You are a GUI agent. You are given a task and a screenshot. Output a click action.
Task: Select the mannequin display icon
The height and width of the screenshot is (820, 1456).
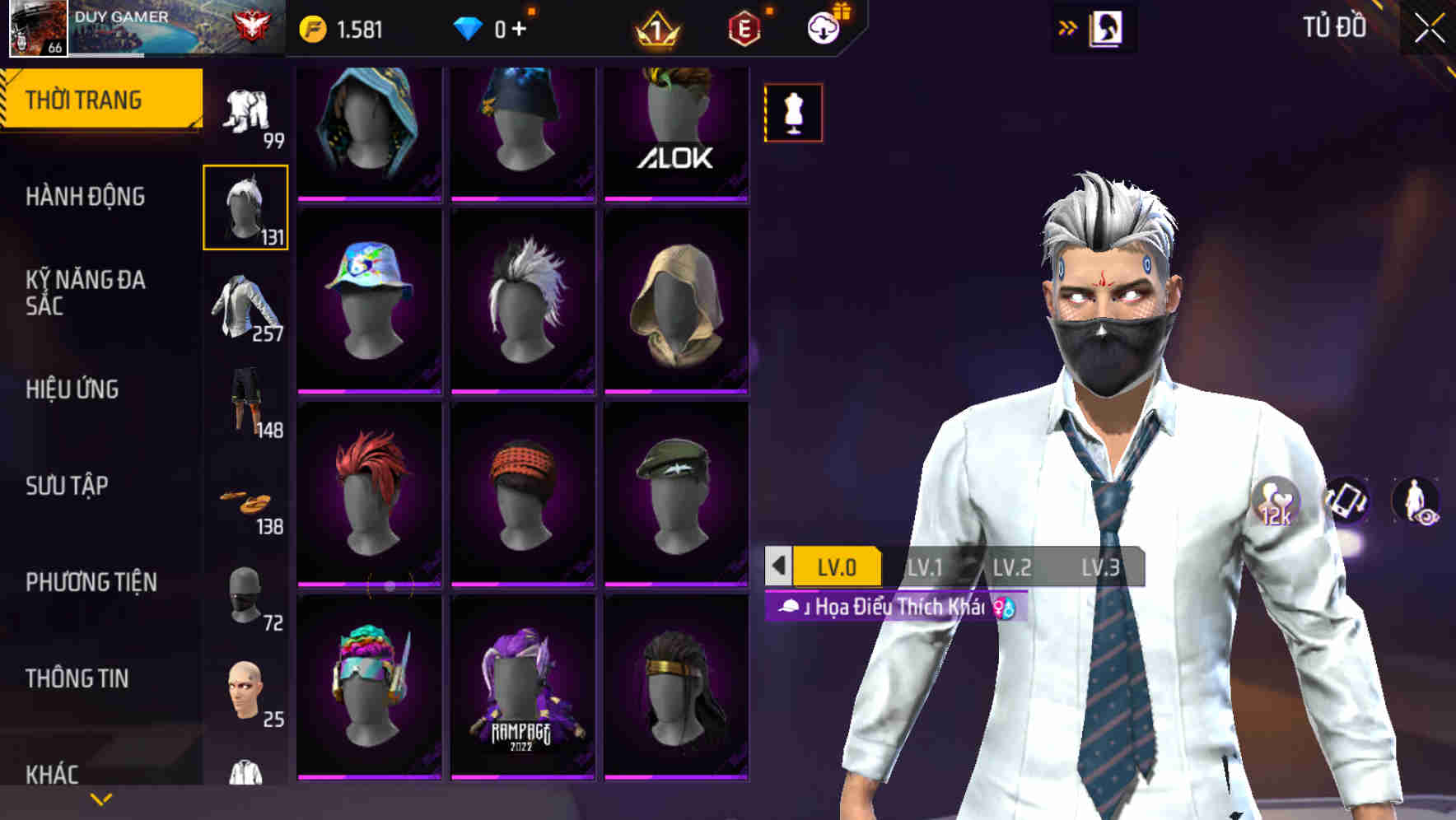pyautogui.click(x=792, y=113)
